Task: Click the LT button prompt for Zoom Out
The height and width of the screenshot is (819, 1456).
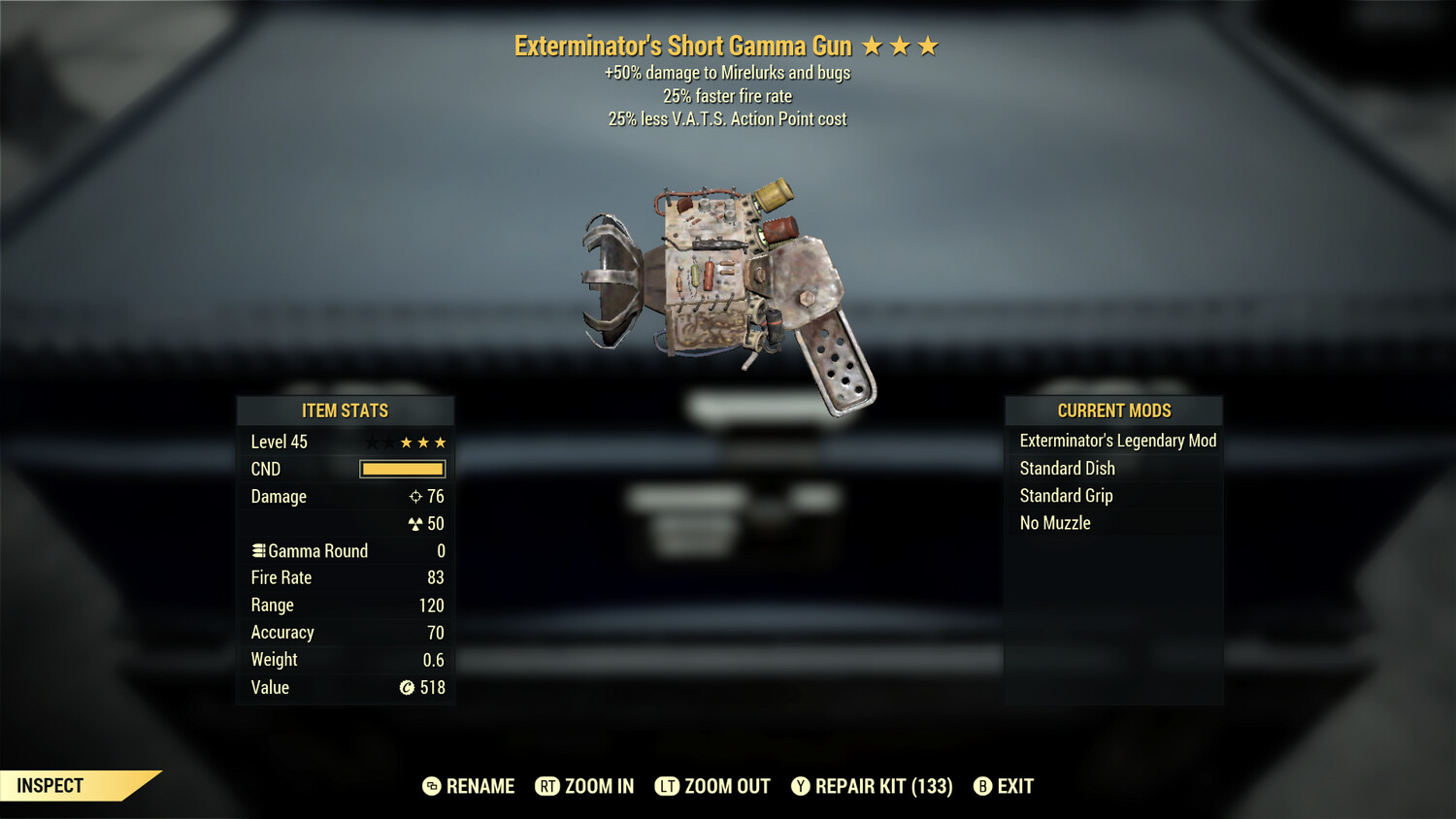Action: click(x=668, y=786)
